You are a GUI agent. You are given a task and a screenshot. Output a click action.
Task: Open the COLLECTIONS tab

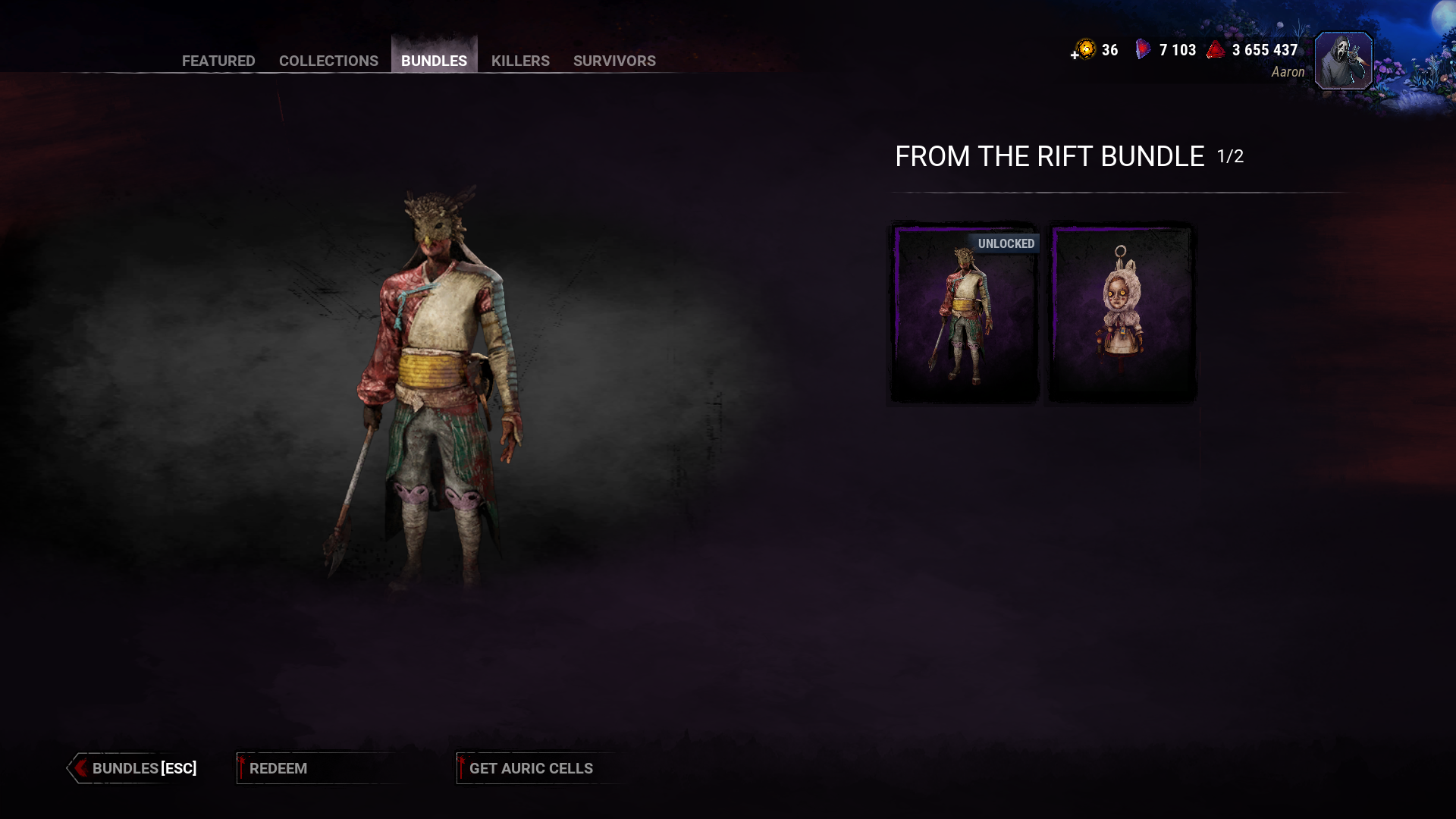click(x=328, y=61)
